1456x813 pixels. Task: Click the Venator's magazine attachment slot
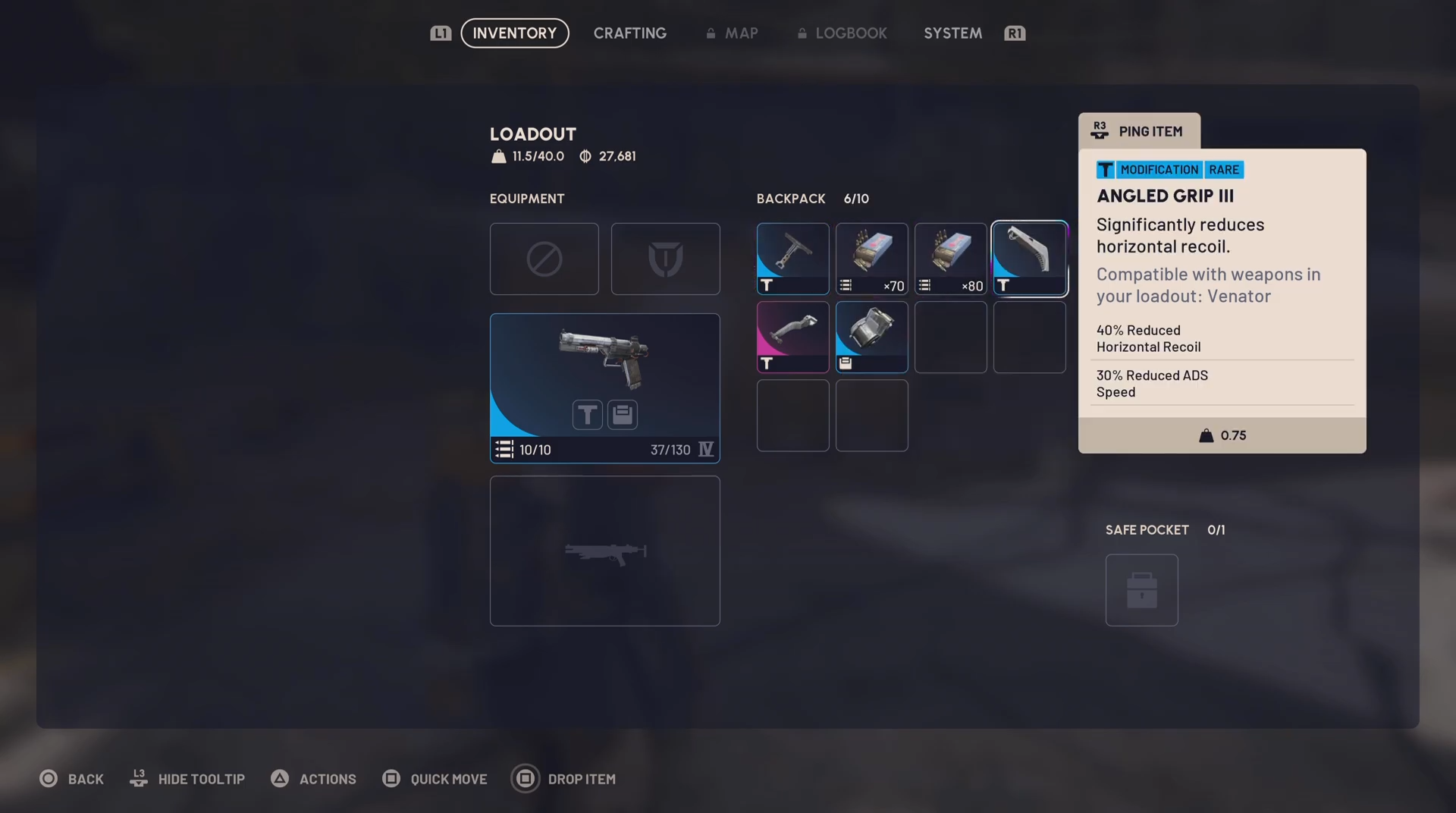623,415
